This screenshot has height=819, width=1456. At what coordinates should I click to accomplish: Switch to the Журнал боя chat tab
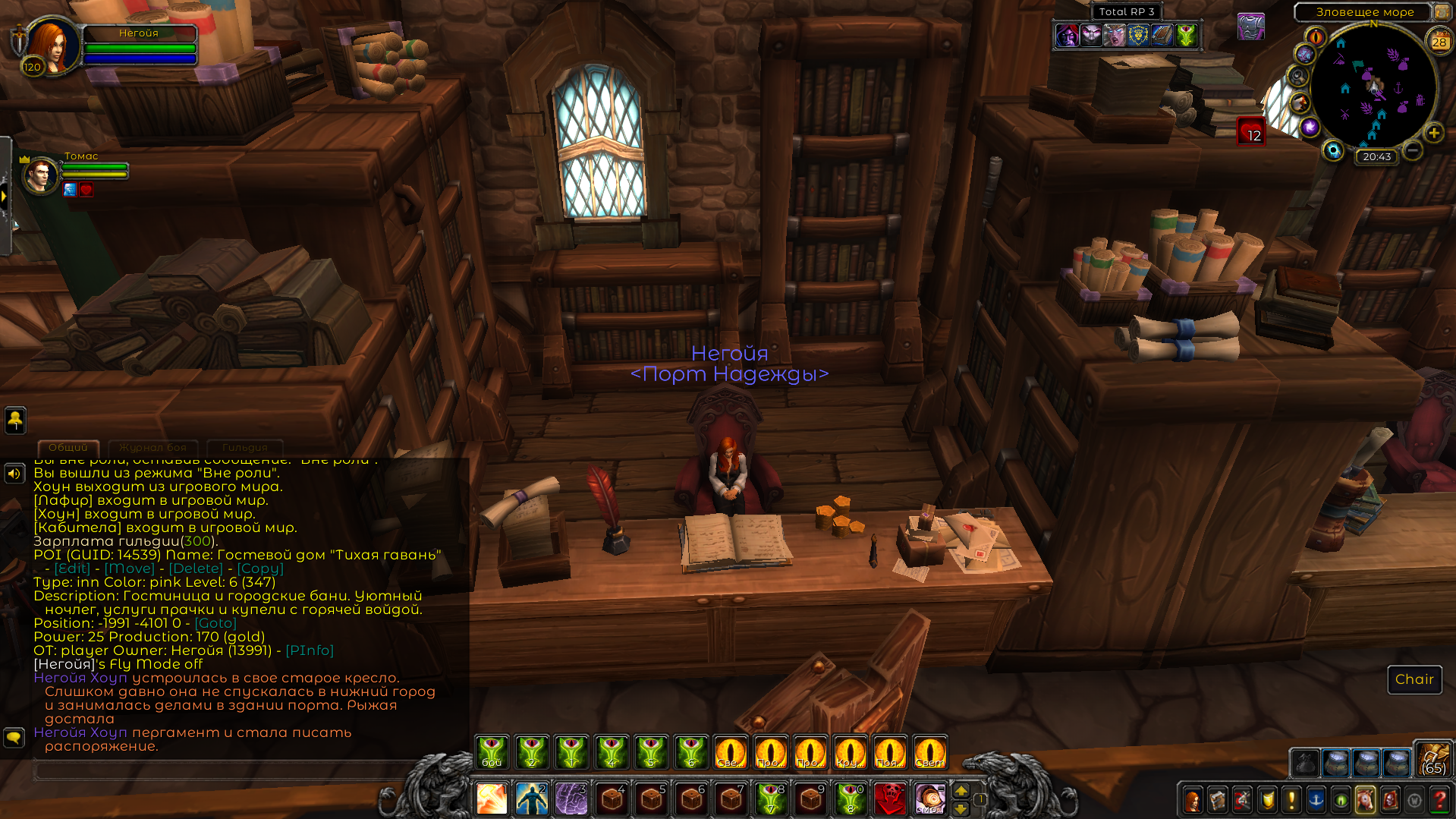[x=153, y=448]
